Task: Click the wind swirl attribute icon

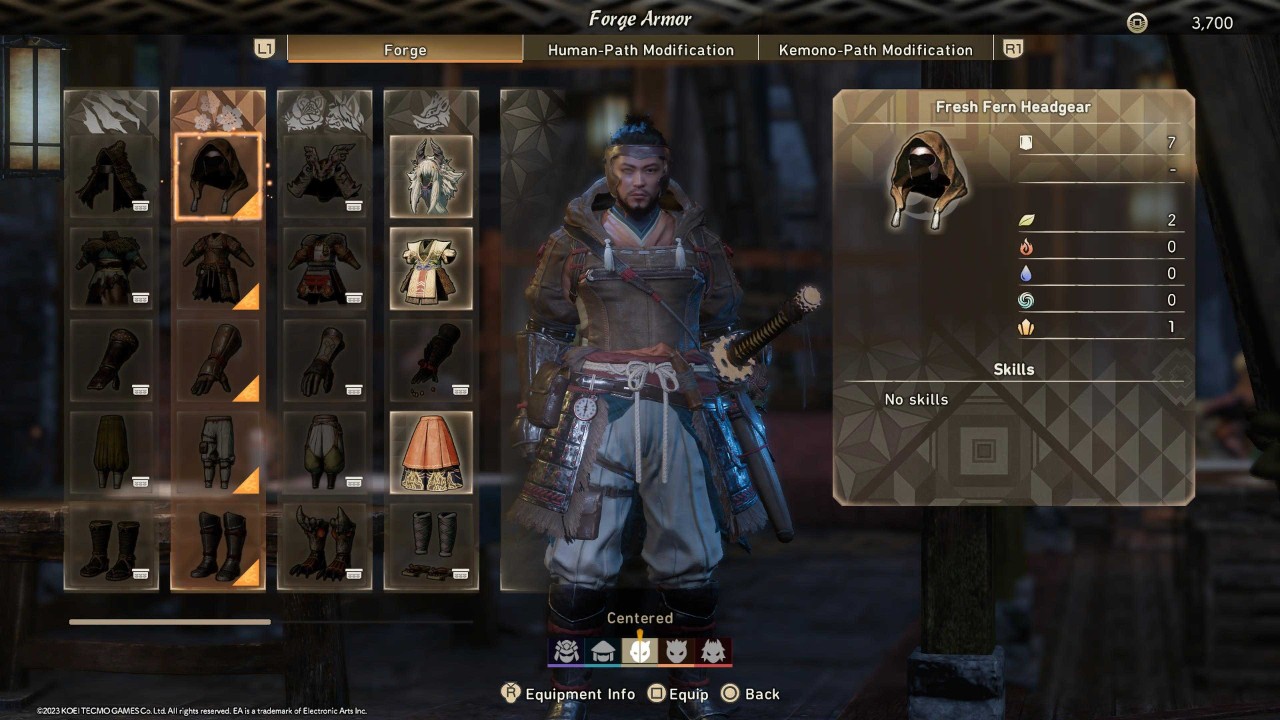Action: click(1025, 300)
